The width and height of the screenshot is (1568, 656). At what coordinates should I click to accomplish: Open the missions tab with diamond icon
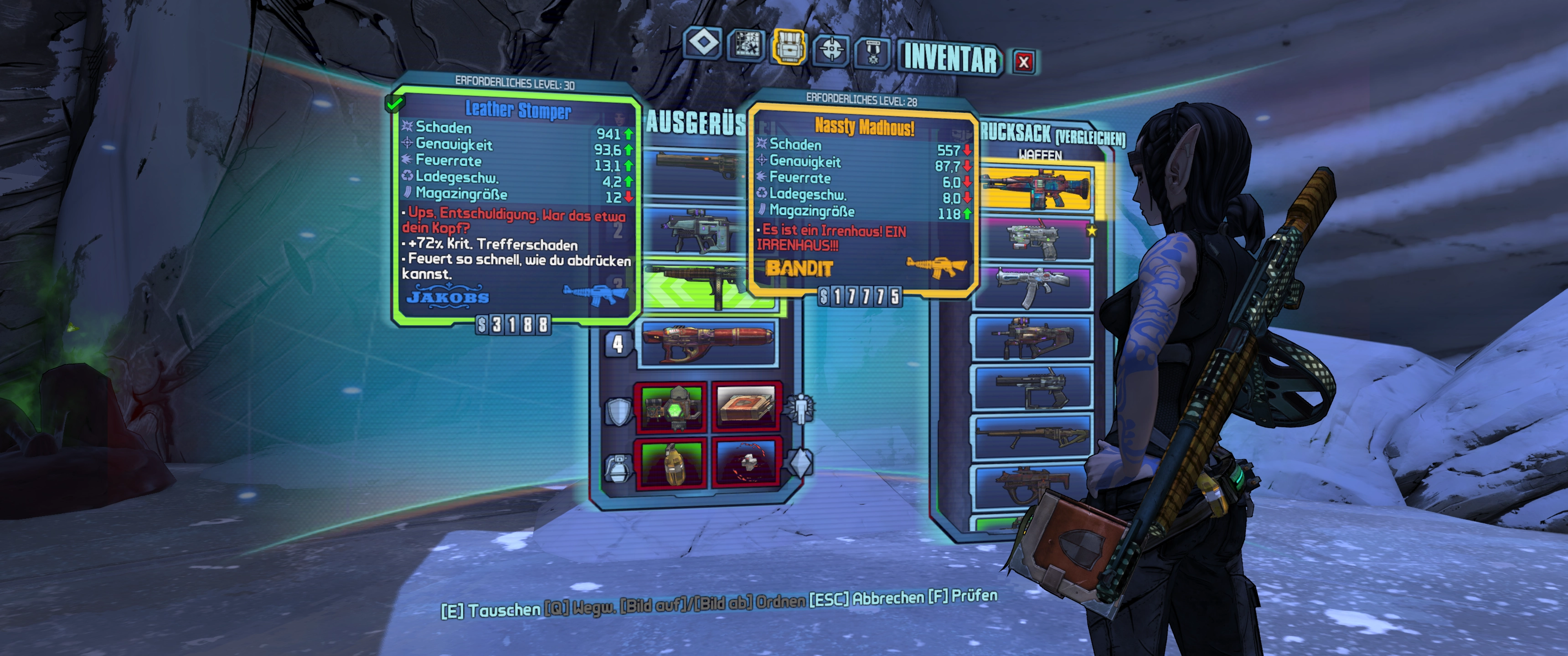tap(704, 44)
